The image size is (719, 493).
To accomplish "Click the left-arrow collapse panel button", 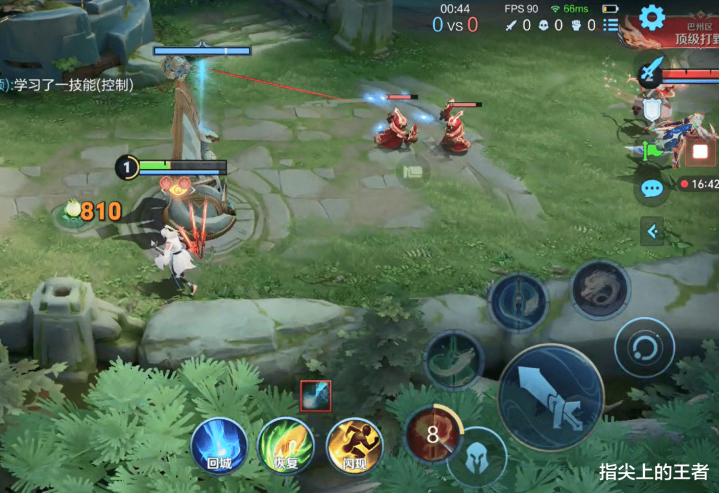I will (652, 232).
